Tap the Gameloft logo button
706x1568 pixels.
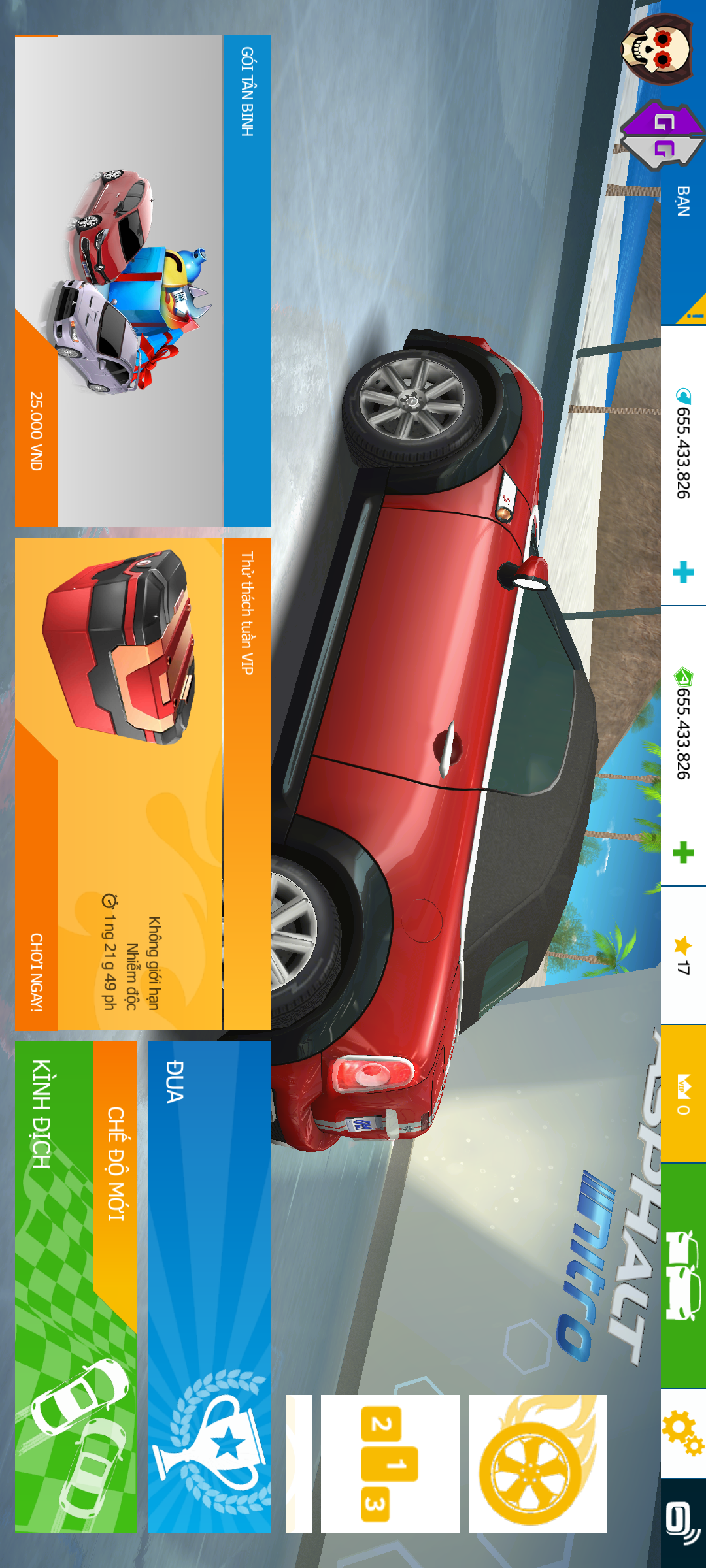pyautogui.click(x=683, y=1524)
